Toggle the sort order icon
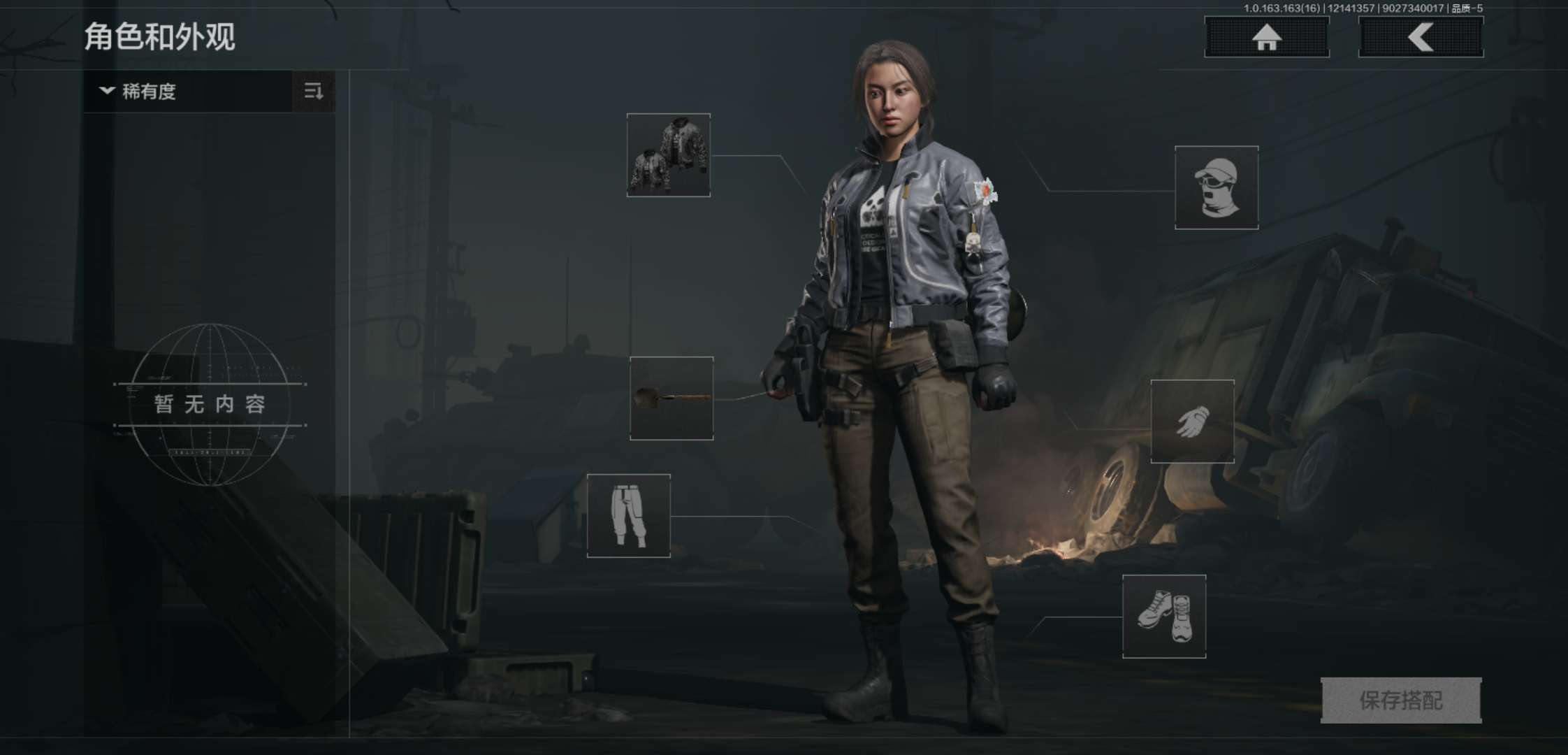Screen dimensions: 1568x755 click(x=314, y=92)
